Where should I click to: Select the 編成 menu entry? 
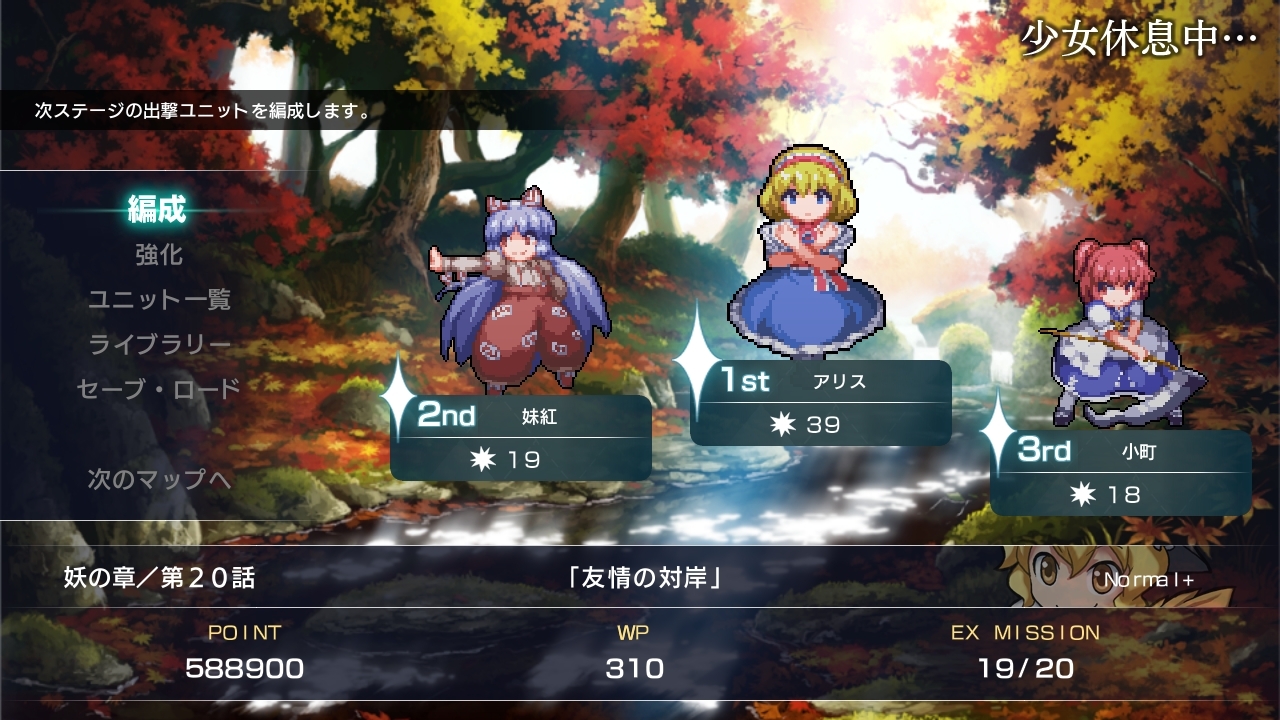(157, 210)
